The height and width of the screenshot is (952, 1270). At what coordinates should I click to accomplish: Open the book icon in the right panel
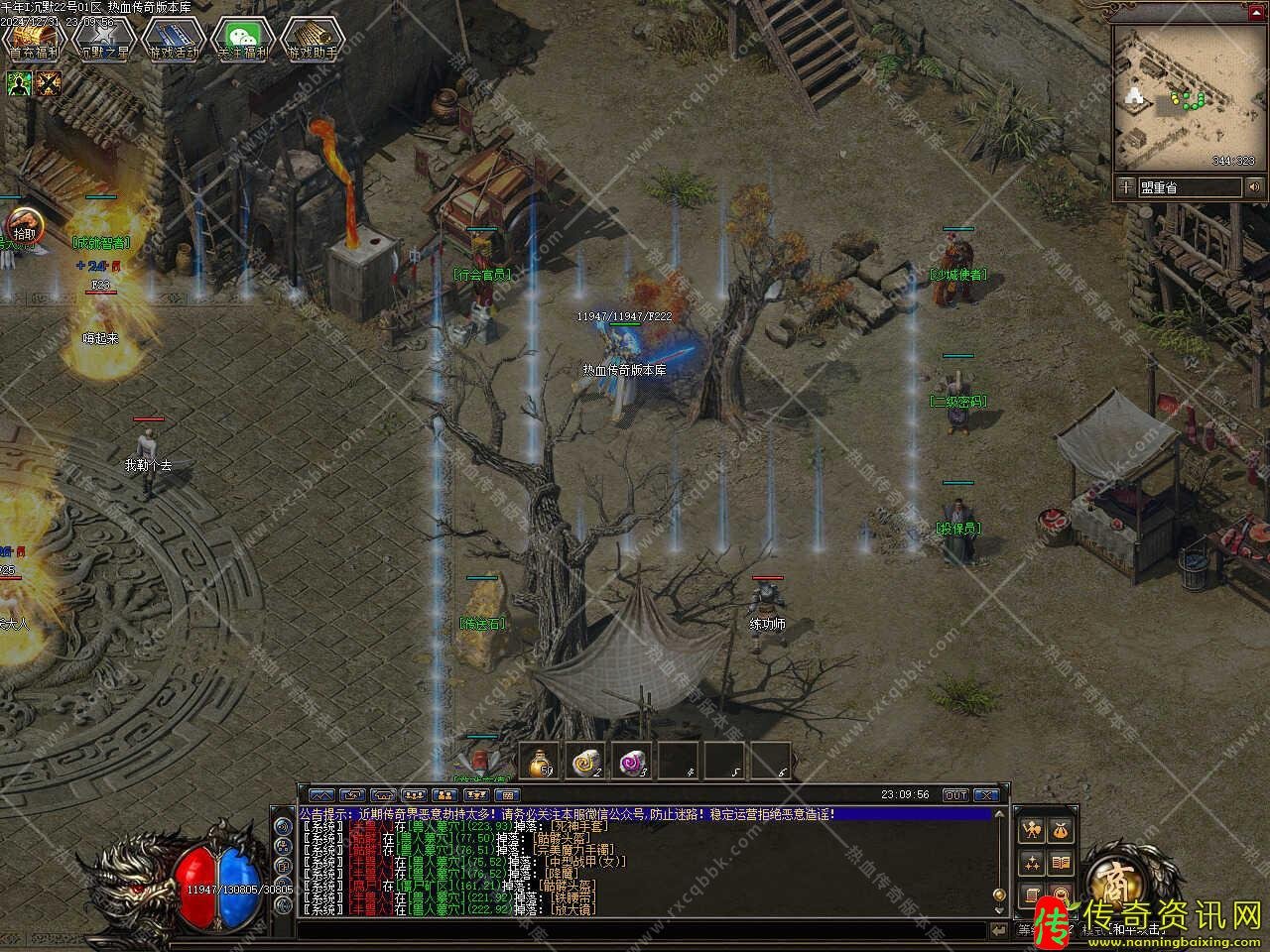pyautogui.click(x=1060, y=862)
